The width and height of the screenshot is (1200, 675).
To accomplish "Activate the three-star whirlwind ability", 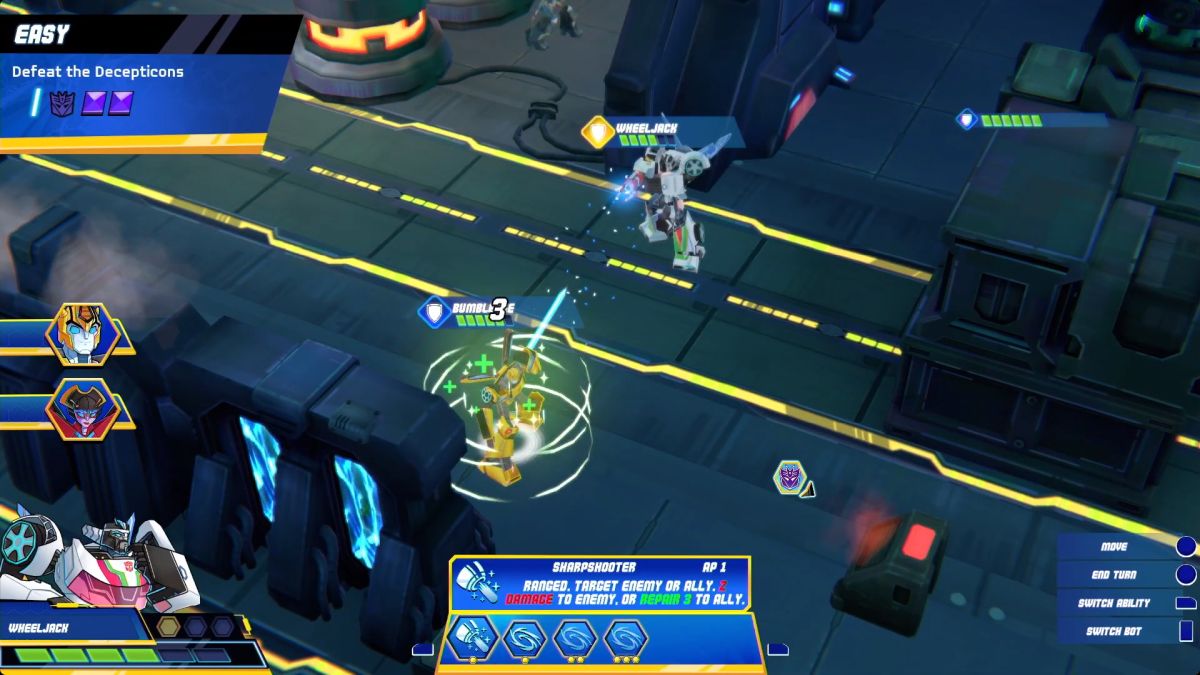I will (x=628, y=639).
